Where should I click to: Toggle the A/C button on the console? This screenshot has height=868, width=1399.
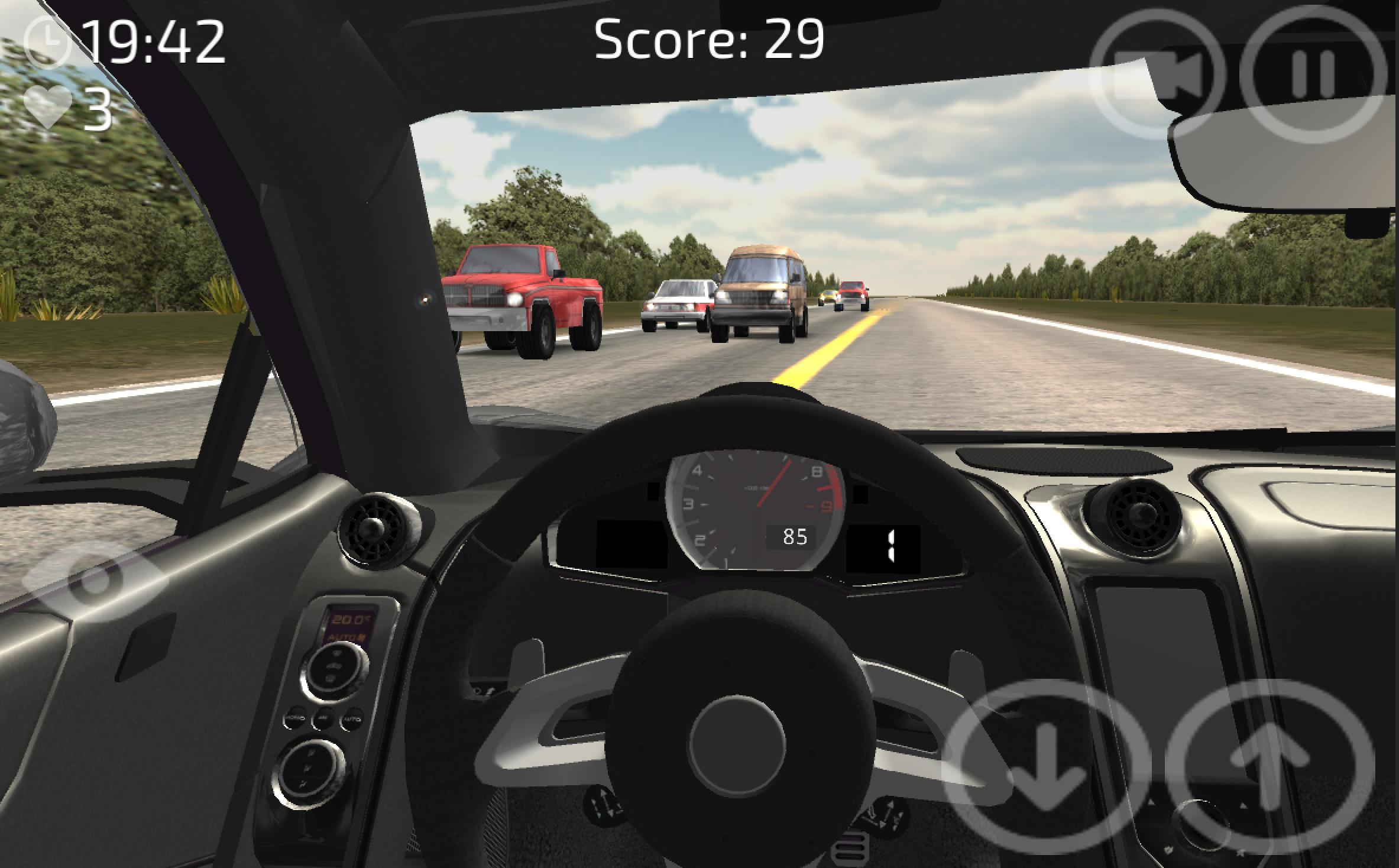pos(323,719)
